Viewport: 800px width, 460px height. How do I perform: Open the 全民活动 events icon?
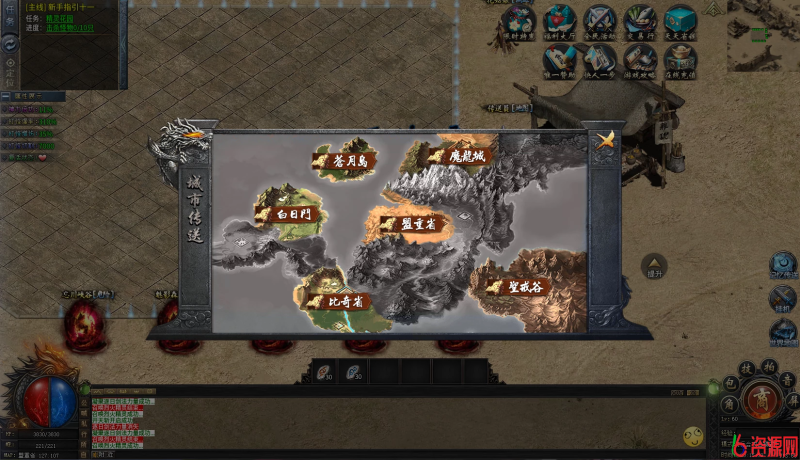click(x=600, y=22)
